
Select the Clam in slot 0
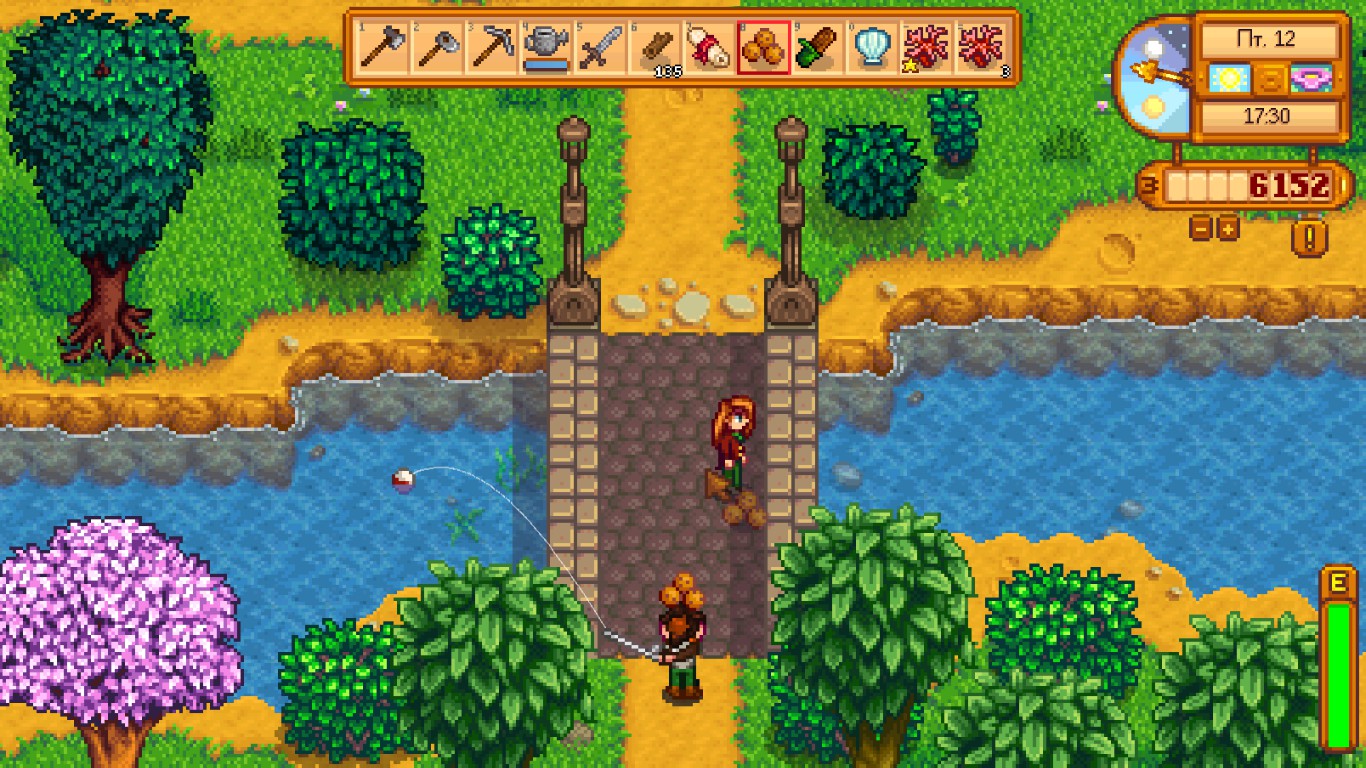[872, 45]
